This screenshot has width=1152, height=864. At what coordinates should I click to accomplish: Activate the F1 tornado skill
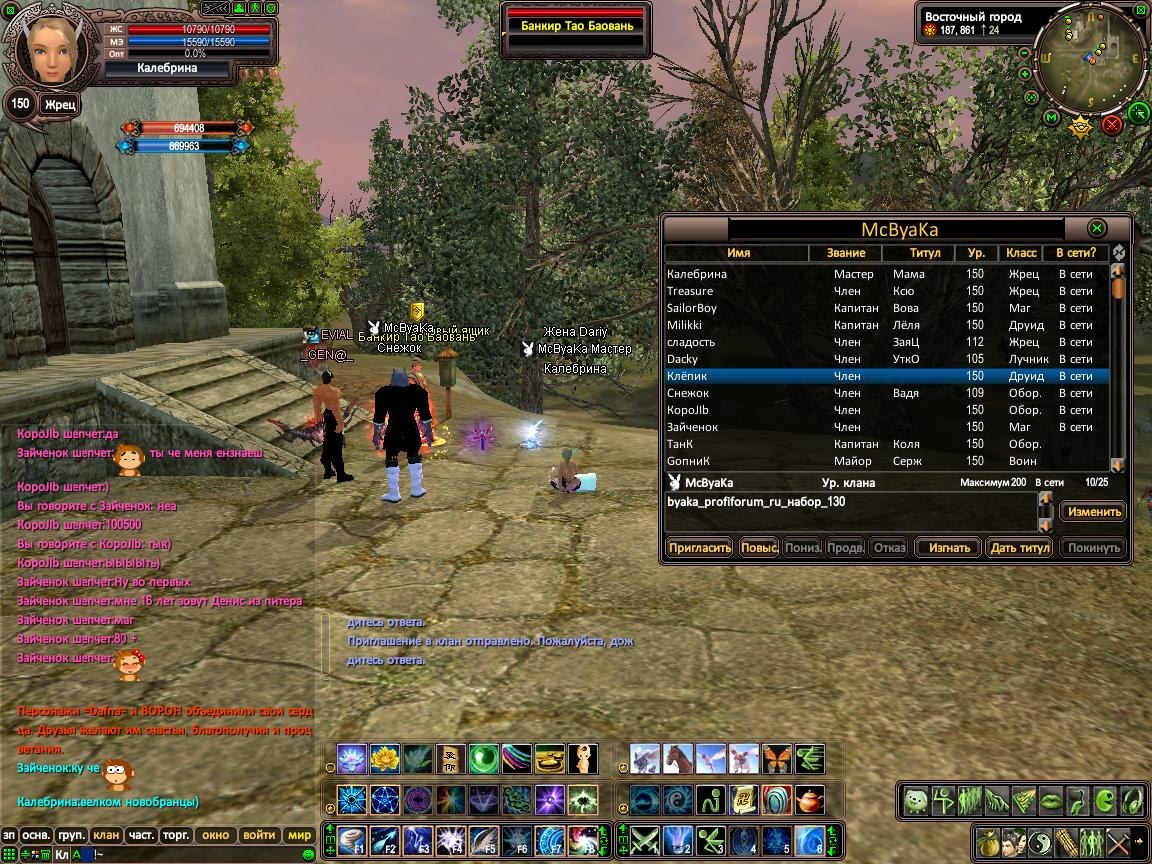[x=352, y=840]
